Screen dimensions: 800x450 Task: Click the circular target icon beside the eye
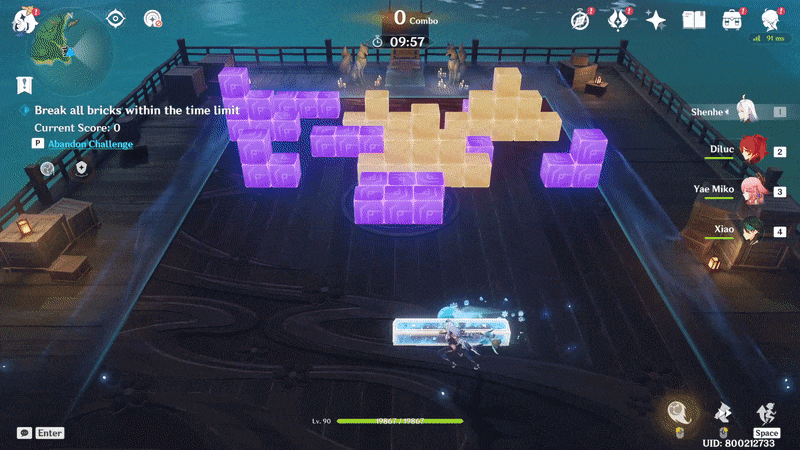[x=152, y=18]
